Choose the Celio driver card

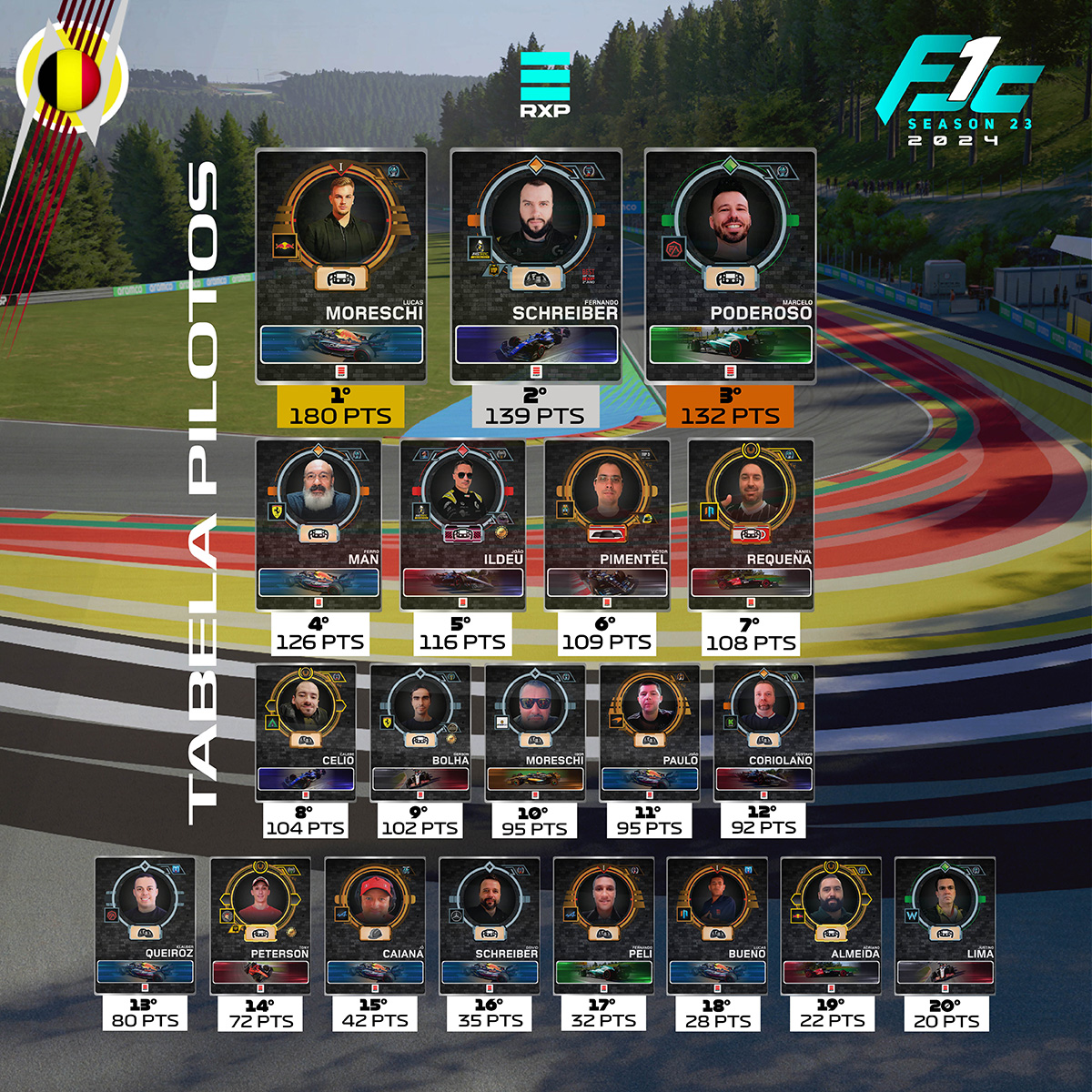(305, 733)
